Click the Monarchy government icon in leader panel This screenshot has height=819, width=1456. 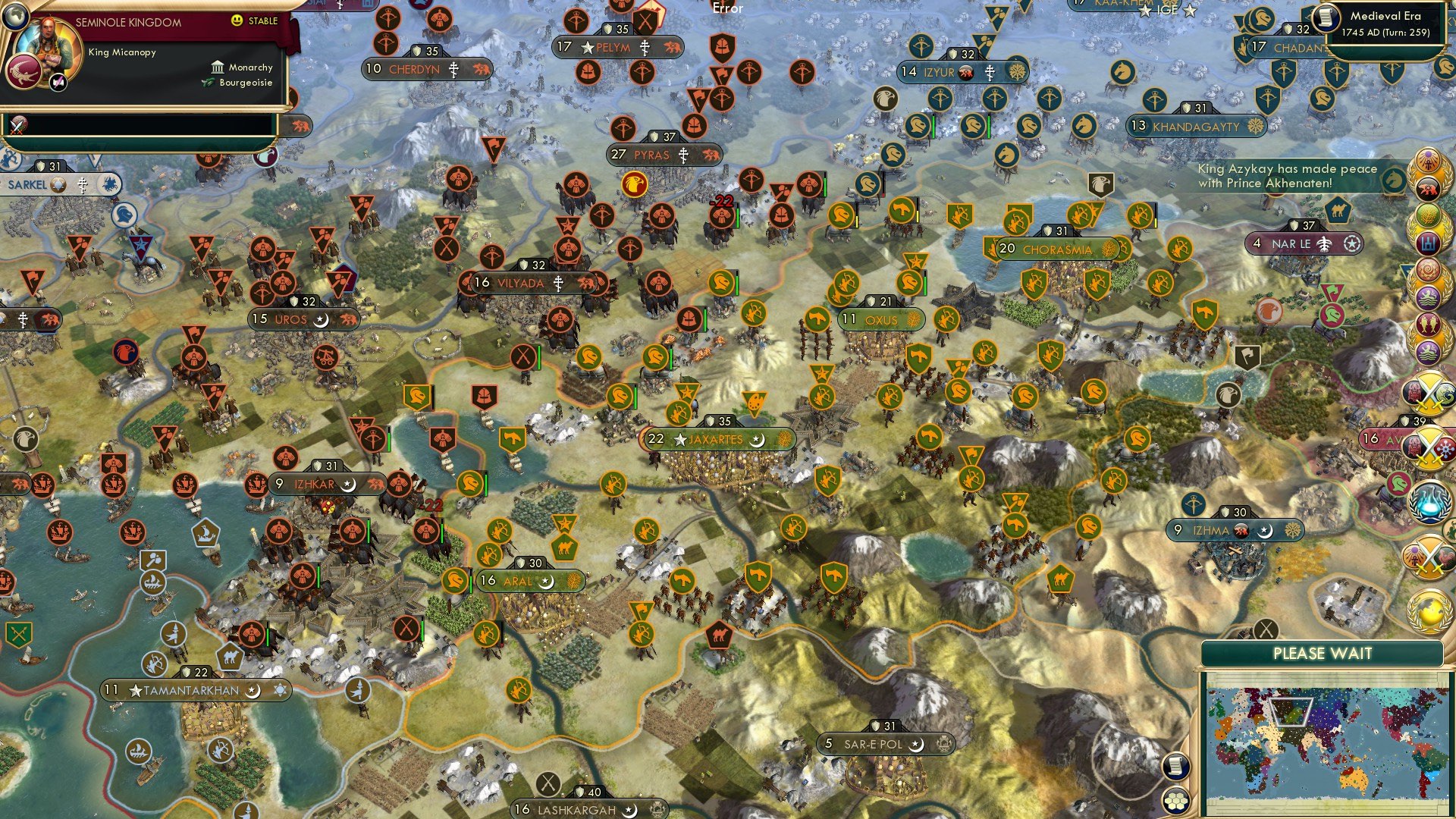click(218, 67)
